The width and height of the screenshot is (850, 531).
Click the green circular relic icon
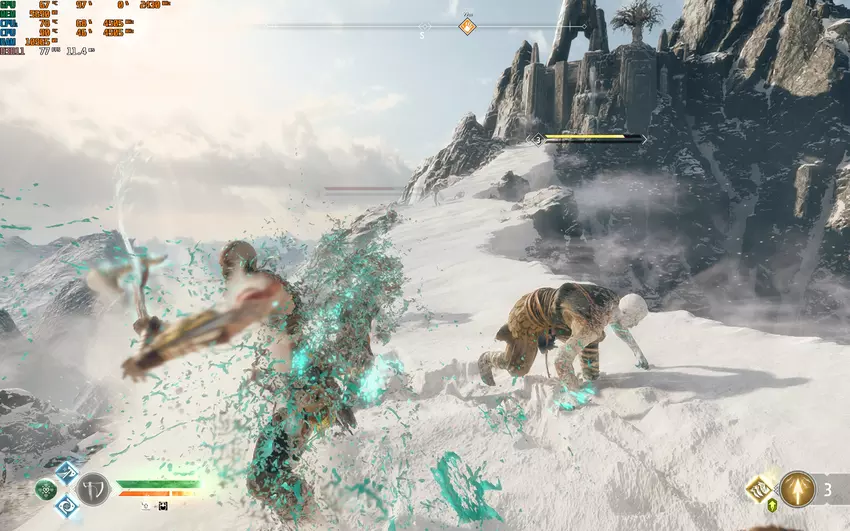point(46,490)
